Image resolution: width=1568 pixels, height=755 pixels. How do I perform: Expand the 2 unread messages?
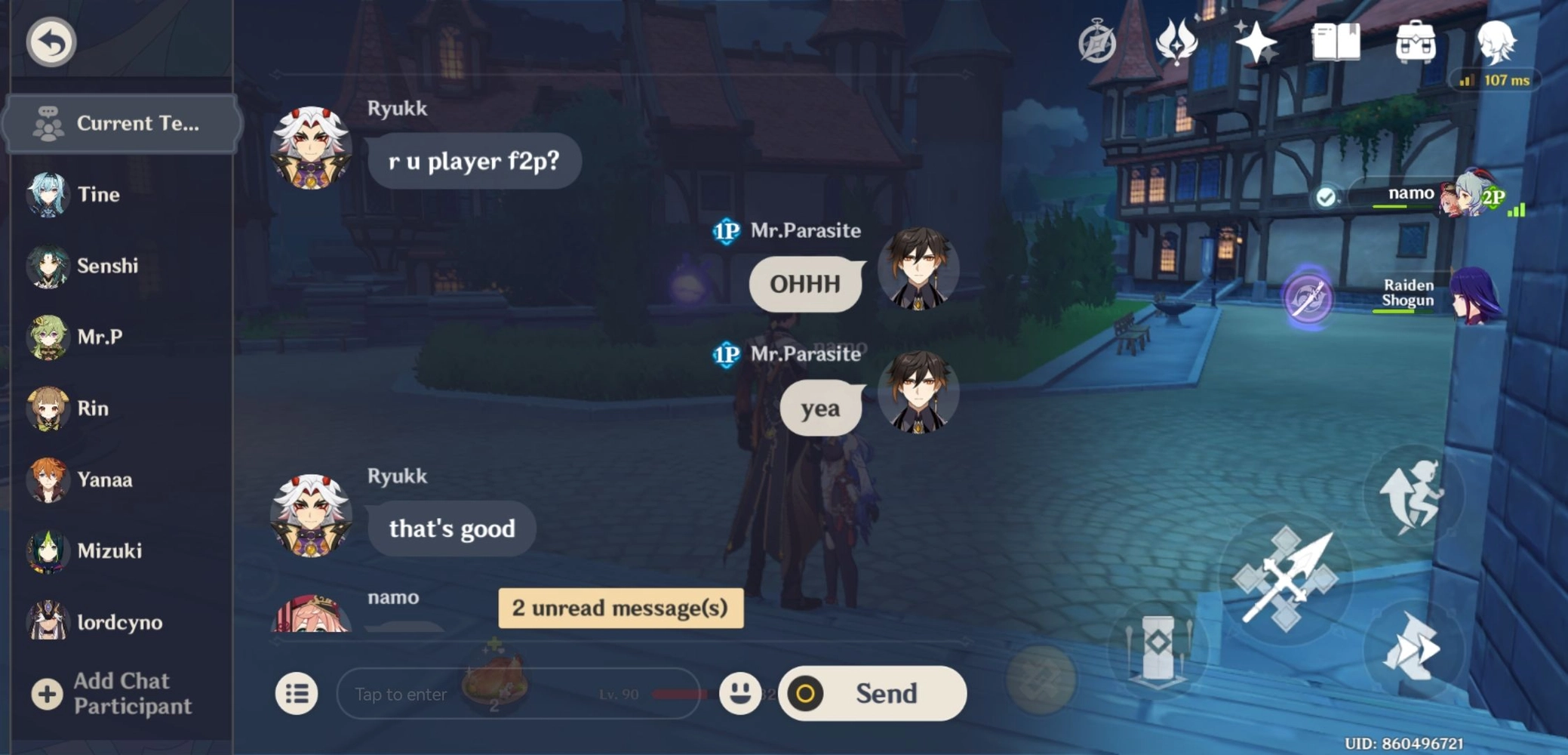pyautogui.click(x=620, y=608)
